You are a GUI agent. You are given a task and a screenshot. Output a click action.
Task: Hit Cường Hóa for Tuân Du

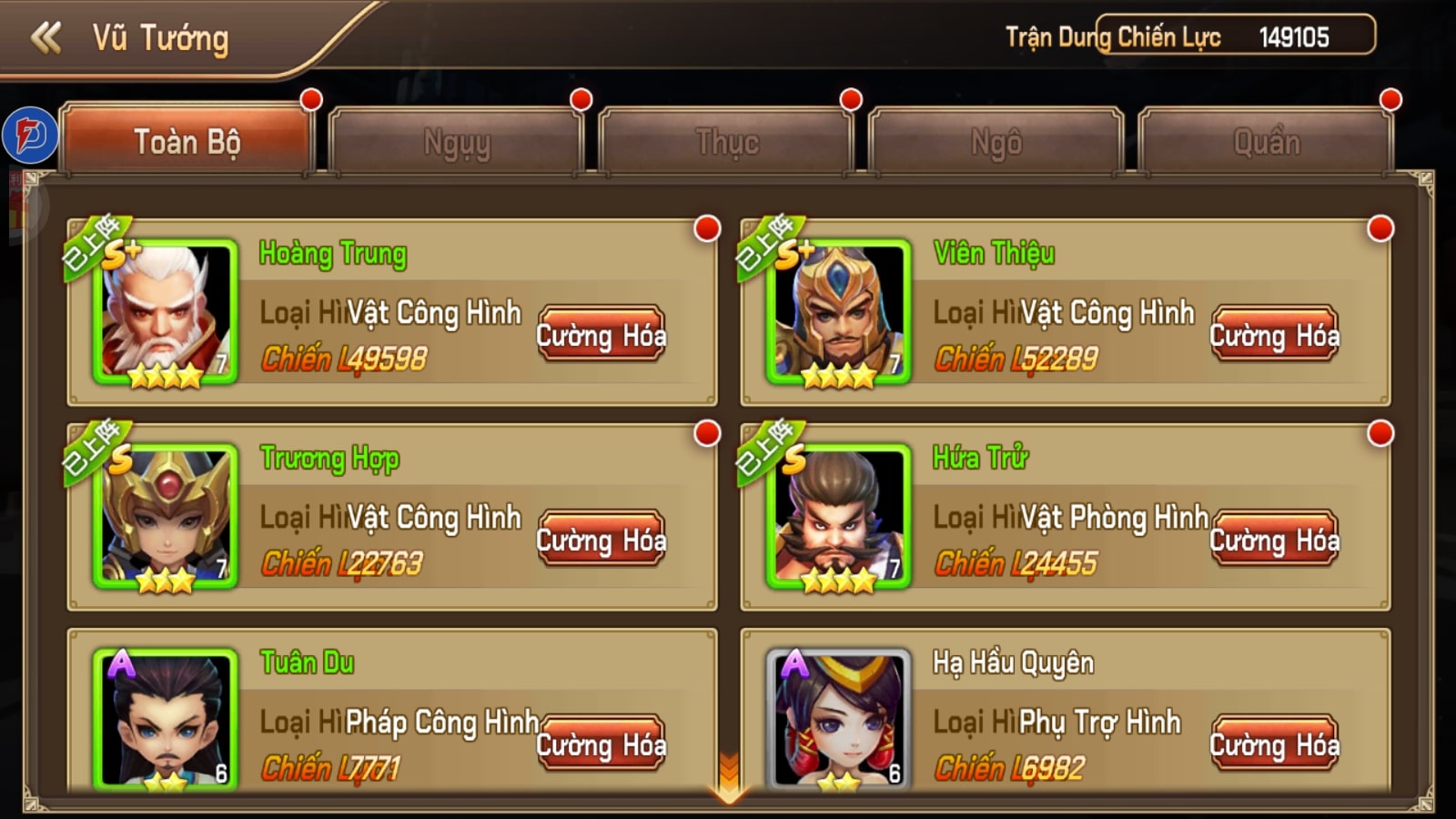point(601,744)
